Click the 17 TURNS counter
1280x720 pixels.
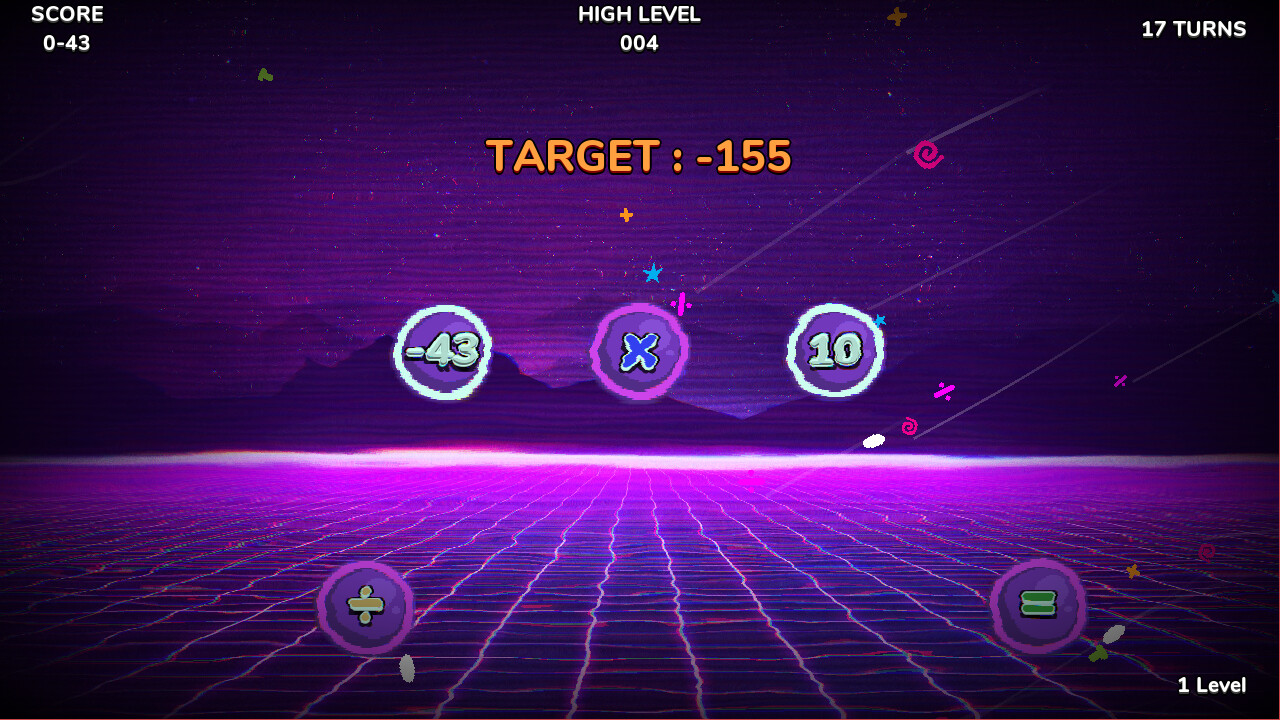[x=1196, y=29]
